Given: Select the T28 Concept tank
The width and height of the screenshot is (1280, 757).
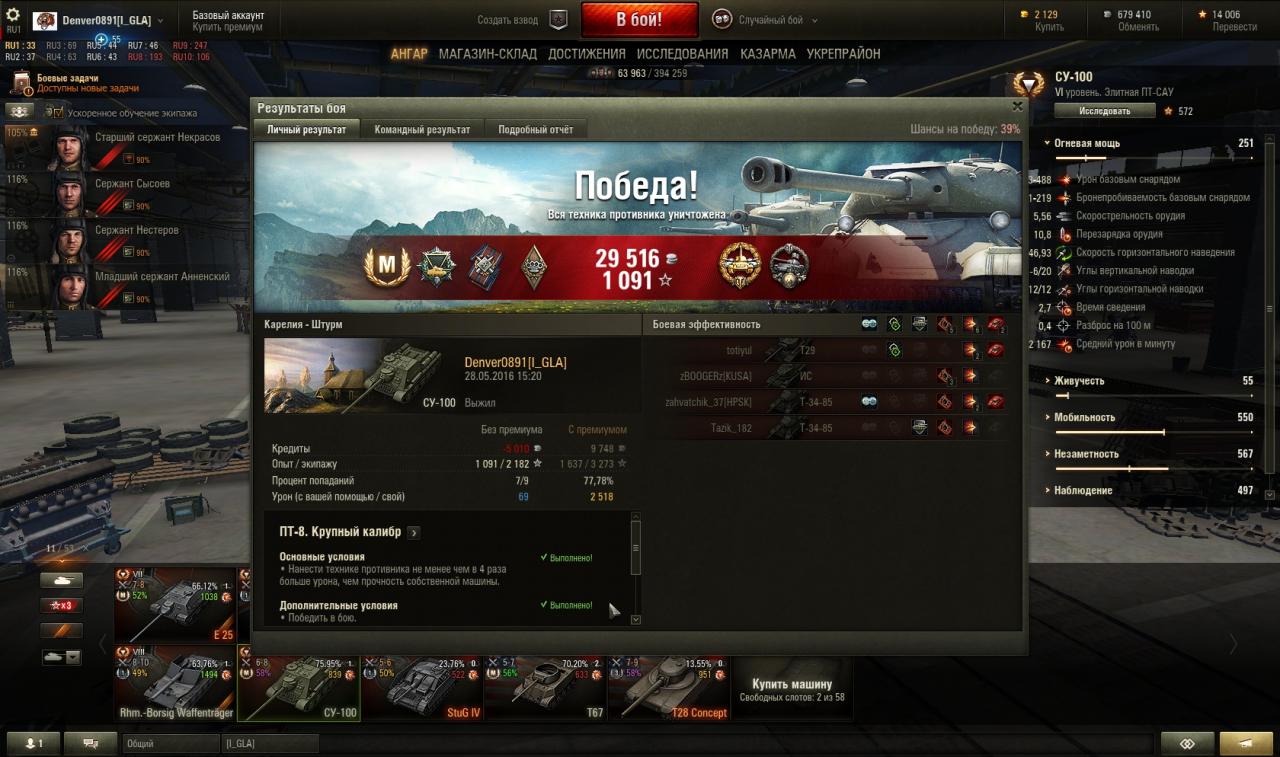Looking at the screenshot, I should pos(669,687).
